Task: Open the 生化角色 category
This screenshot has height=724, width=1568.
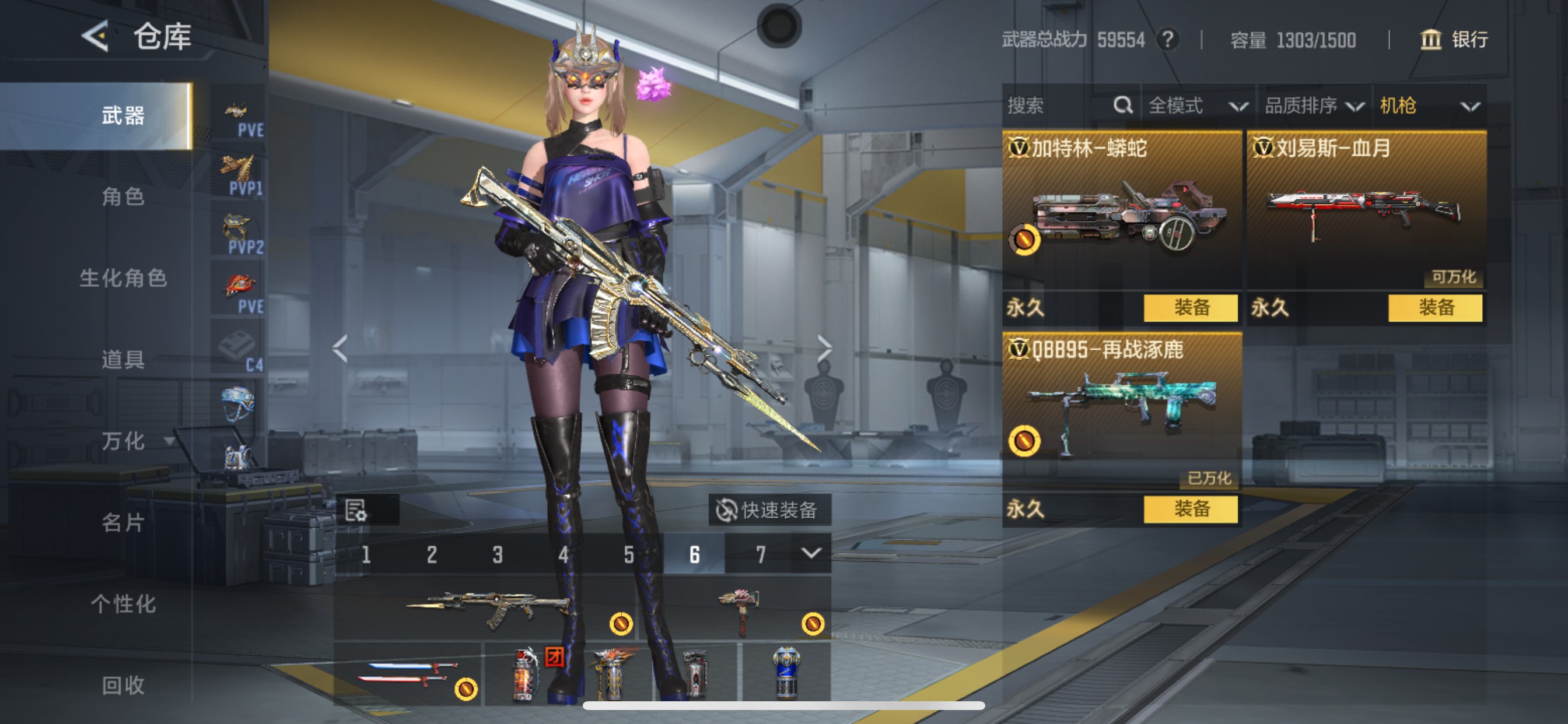Action: click(123, 278)
